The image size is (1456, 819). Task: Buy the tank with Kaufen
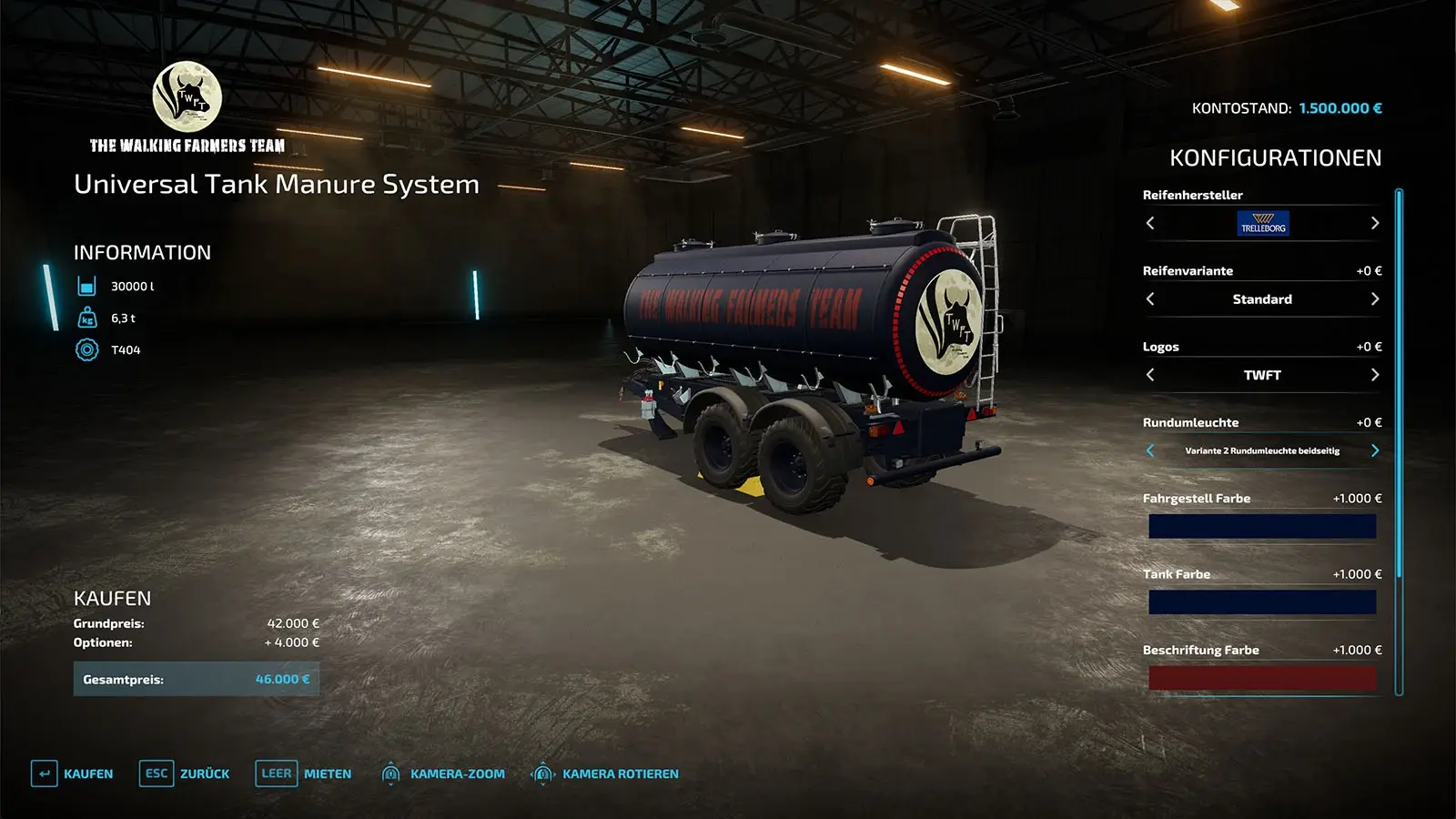tap(73, 773)
